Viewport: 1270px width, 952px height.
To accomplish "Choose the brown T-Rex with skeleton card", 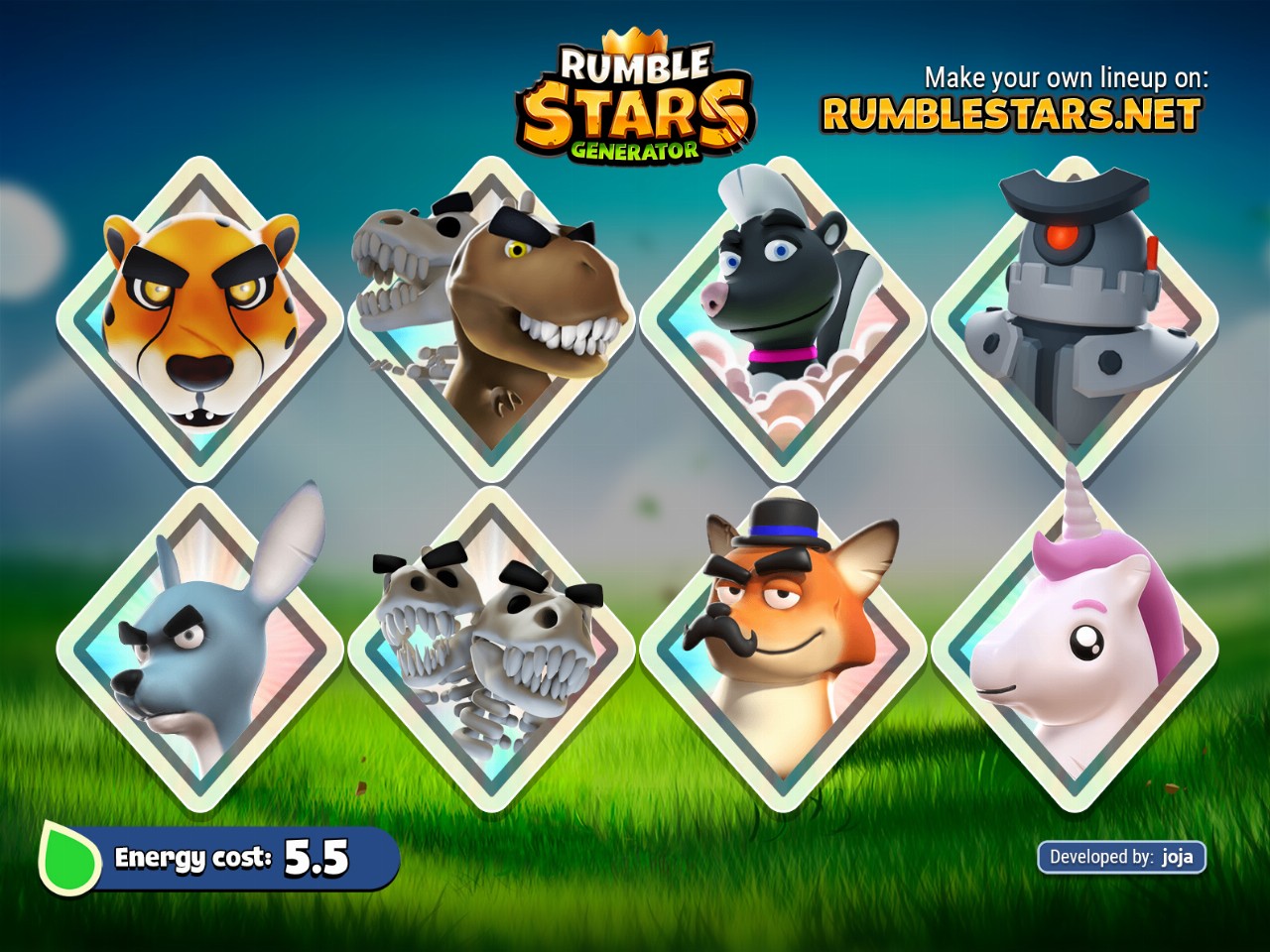I will pos(491,319).
